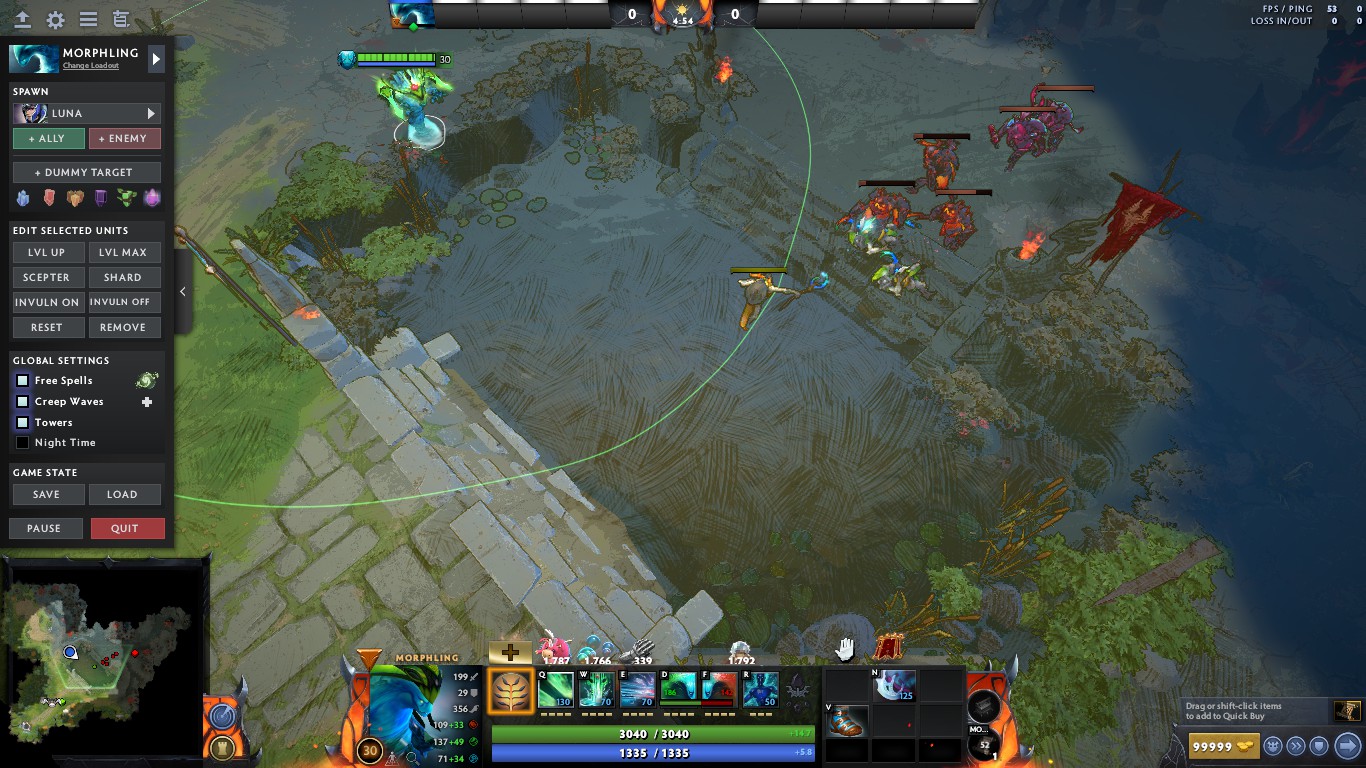Viewport: 1366px width, 768px height.
Task: Open the settings gear menu
Action: [x=55, y=18]
